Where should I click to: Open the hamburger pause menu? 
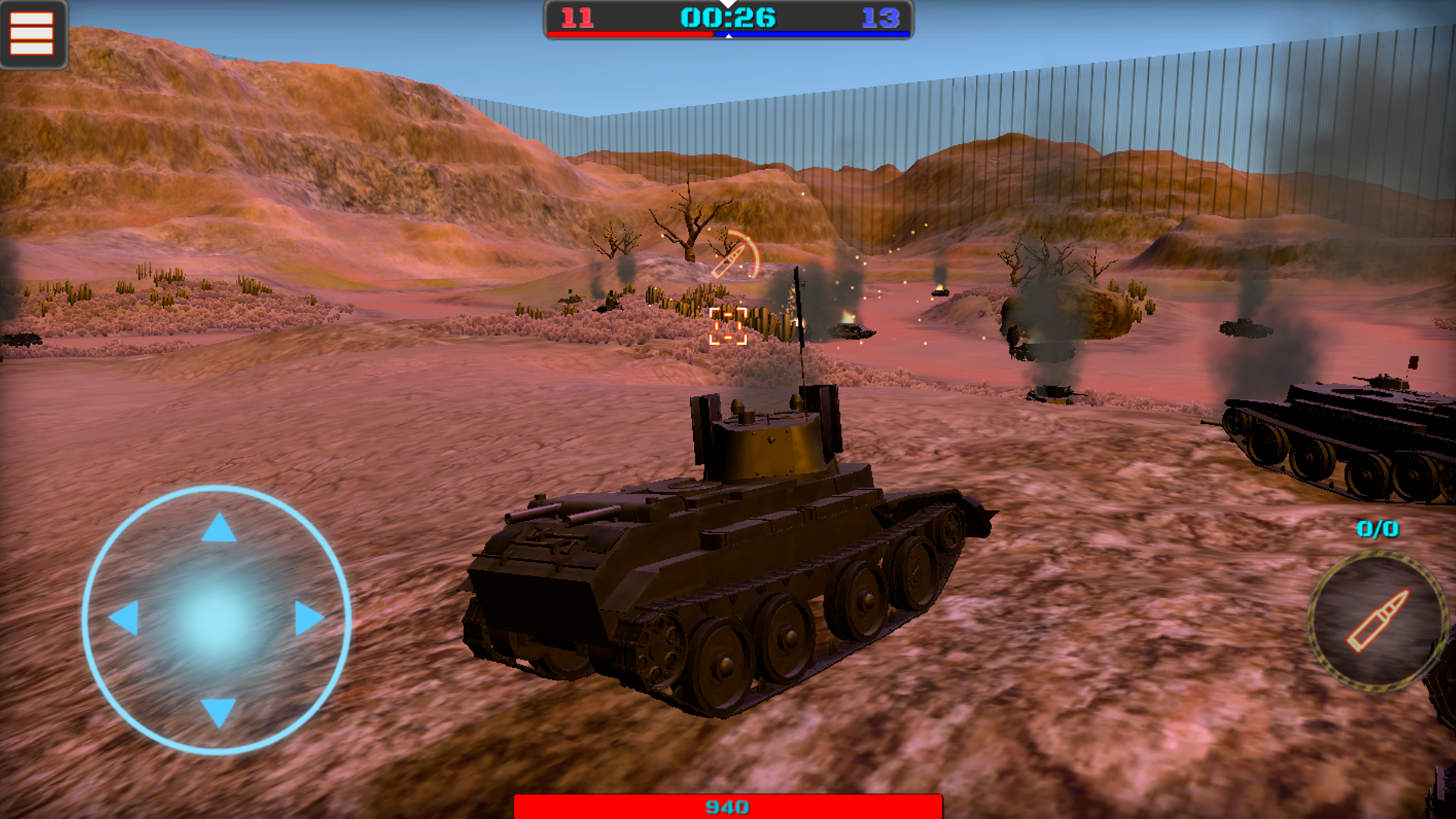pos(32,34)
